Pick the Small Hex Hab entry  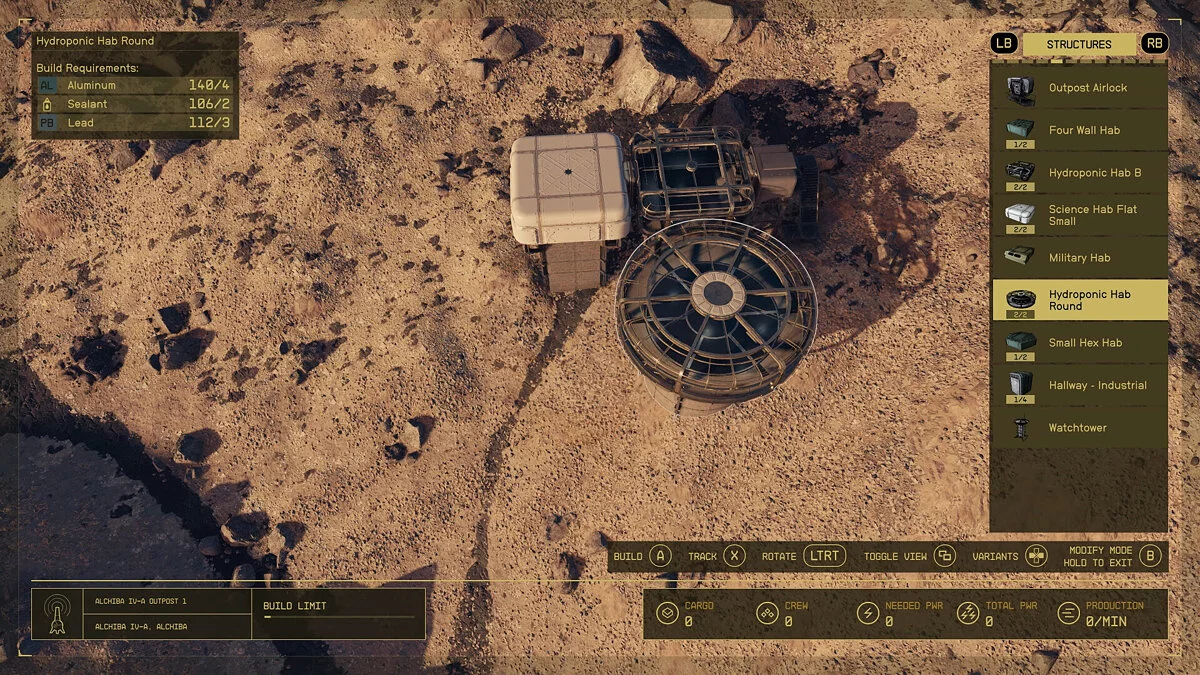(x=1080, y=343)
